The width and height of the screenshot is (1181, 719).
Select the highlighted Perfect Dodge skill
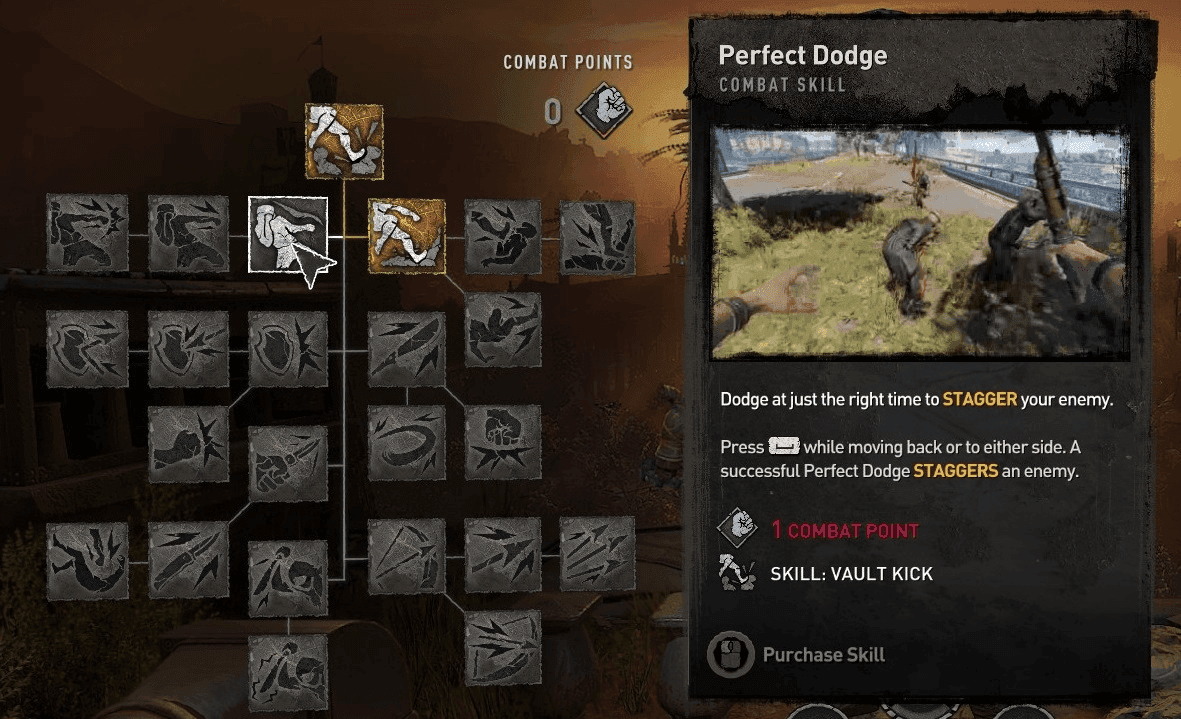[x=288, y=235]
